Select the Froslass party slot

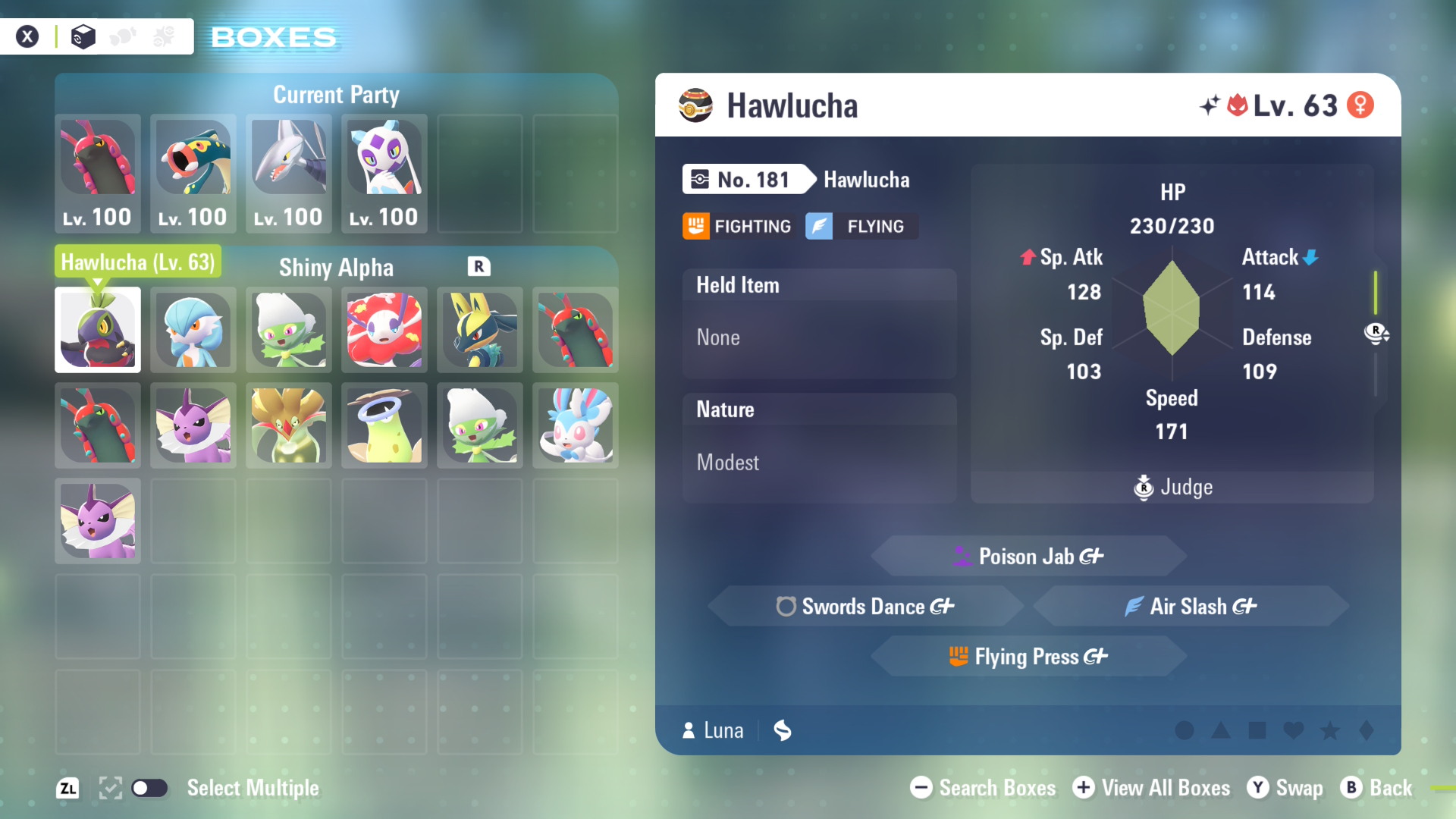384,173
